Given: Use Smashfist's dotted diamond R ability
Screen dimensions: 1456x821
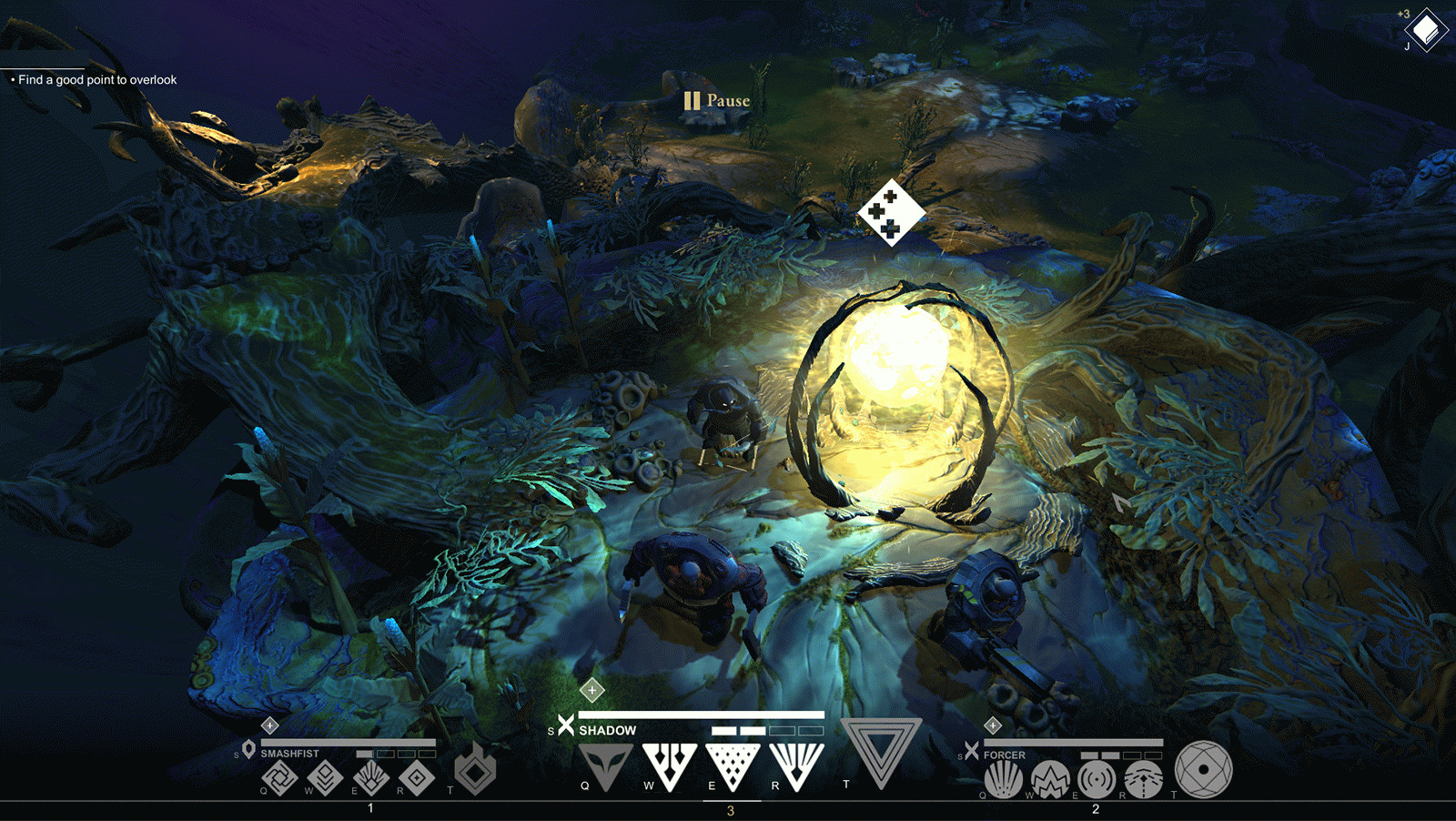Looking at the screenshot, I should (417, 778).
